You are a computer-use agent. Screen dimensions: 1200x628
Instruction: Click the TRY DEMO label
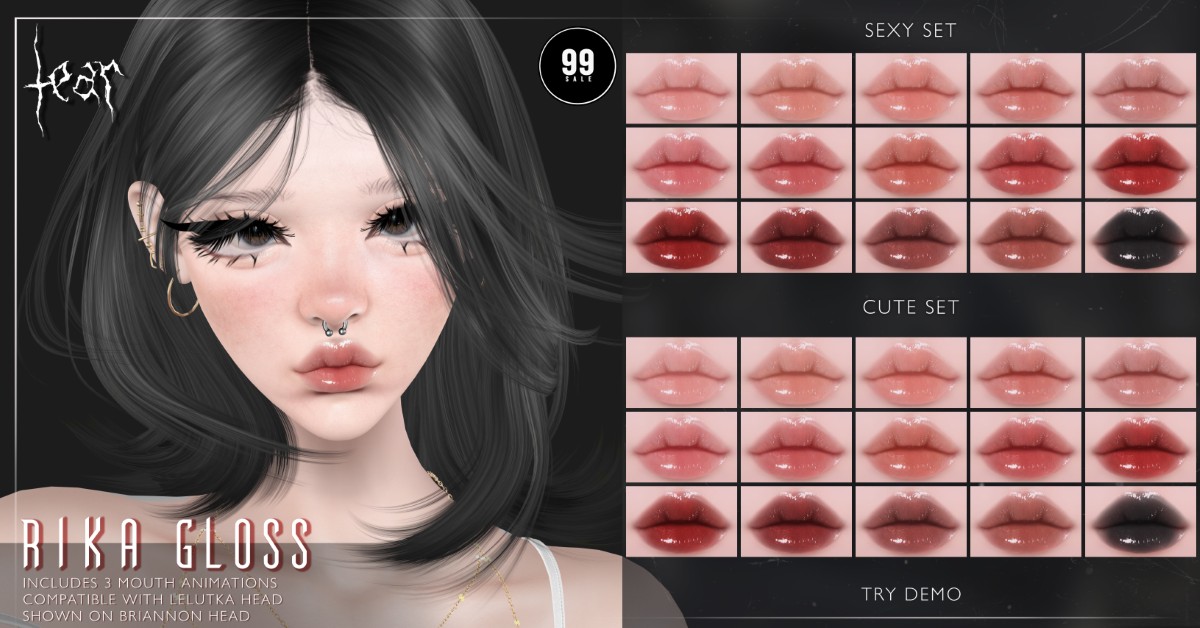tap(911, 595)
